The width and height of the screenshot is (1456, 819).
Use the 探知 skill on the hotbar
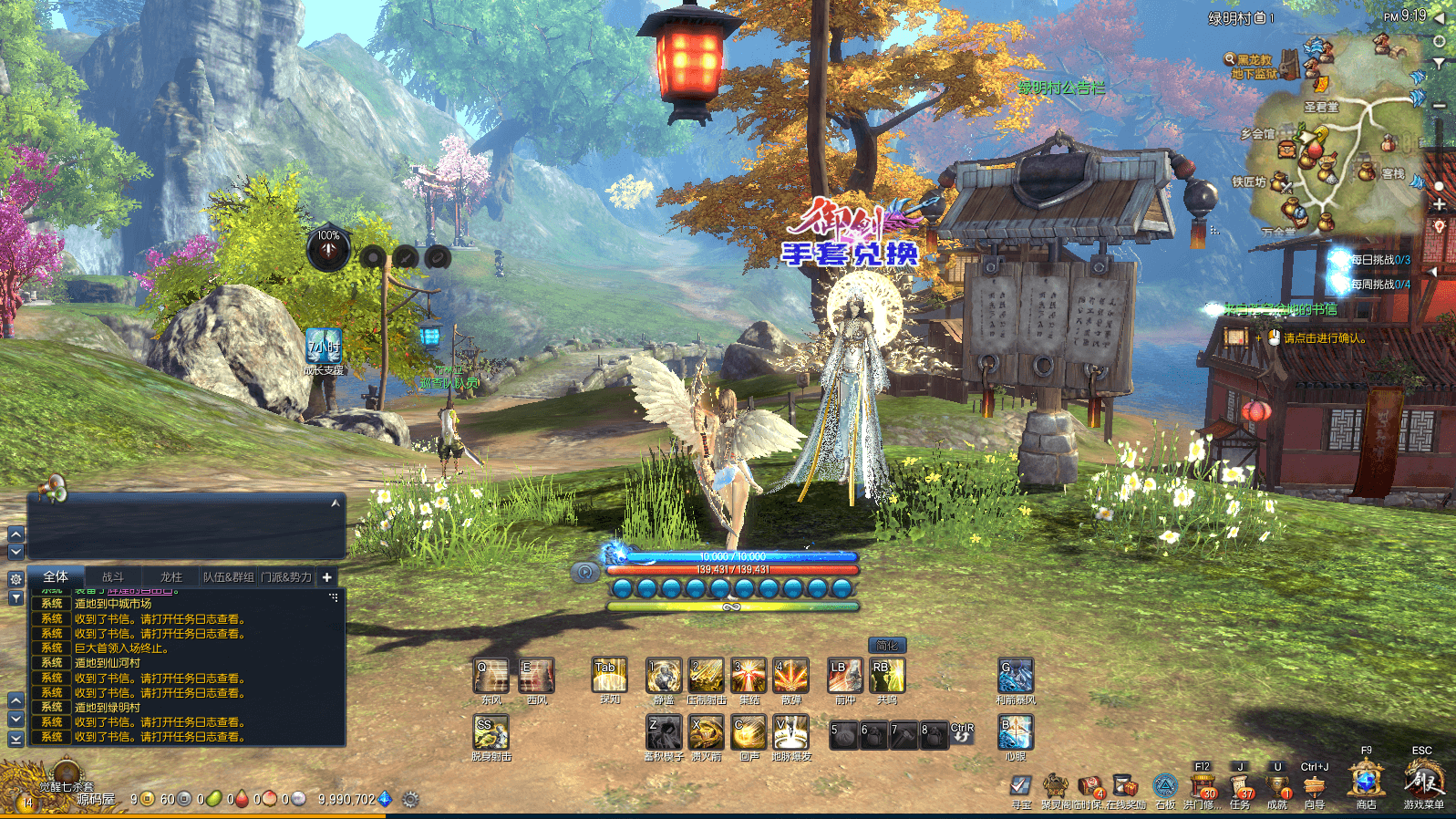coord(609,676)
